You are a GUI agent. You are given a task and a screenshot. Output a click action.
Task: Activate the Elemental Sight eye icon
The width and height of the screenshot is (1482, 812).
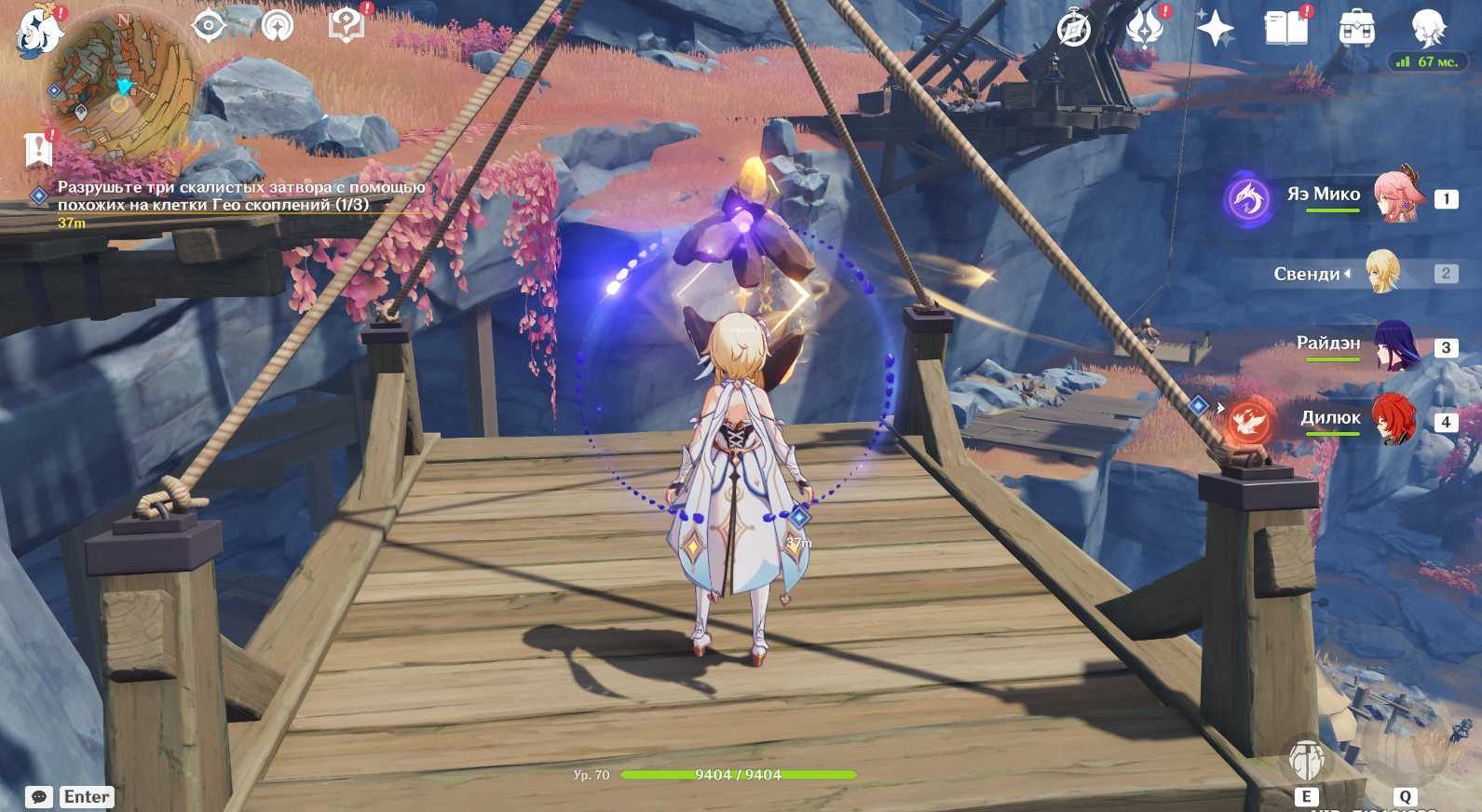pyautogui.click(x=209, y=26)
